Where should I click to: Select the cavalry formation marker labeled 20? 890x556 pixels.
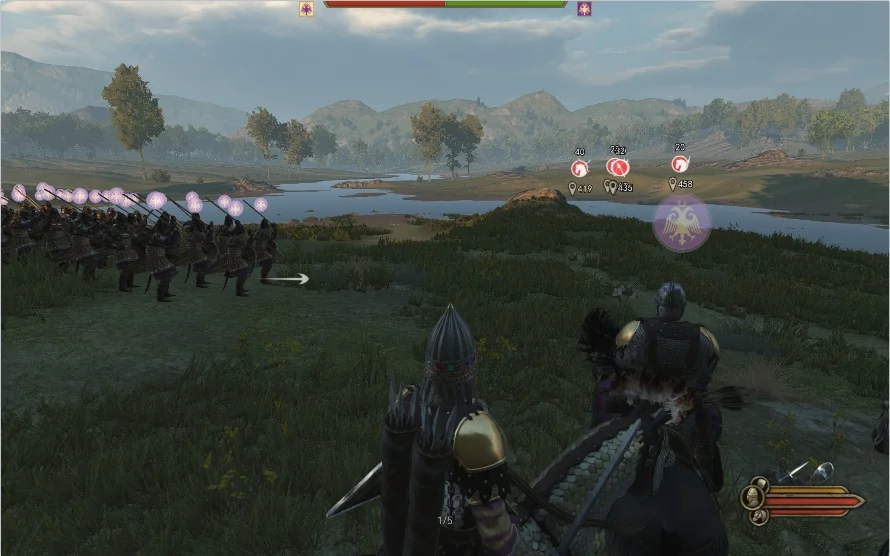tap(680, 163)
